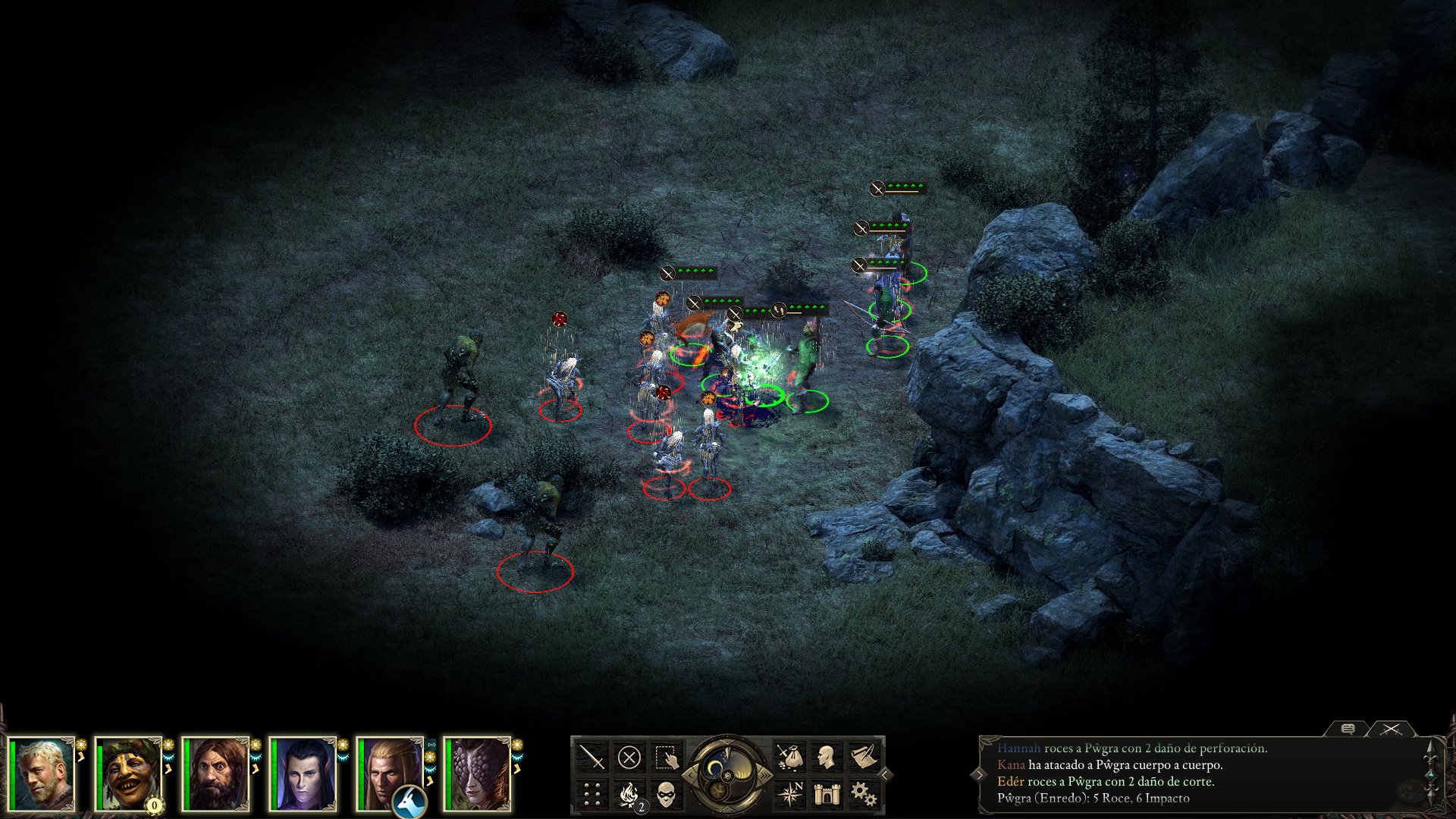Toggle stealth mode with the mask icon
The image size is (1456, 819).
[667, 794]
